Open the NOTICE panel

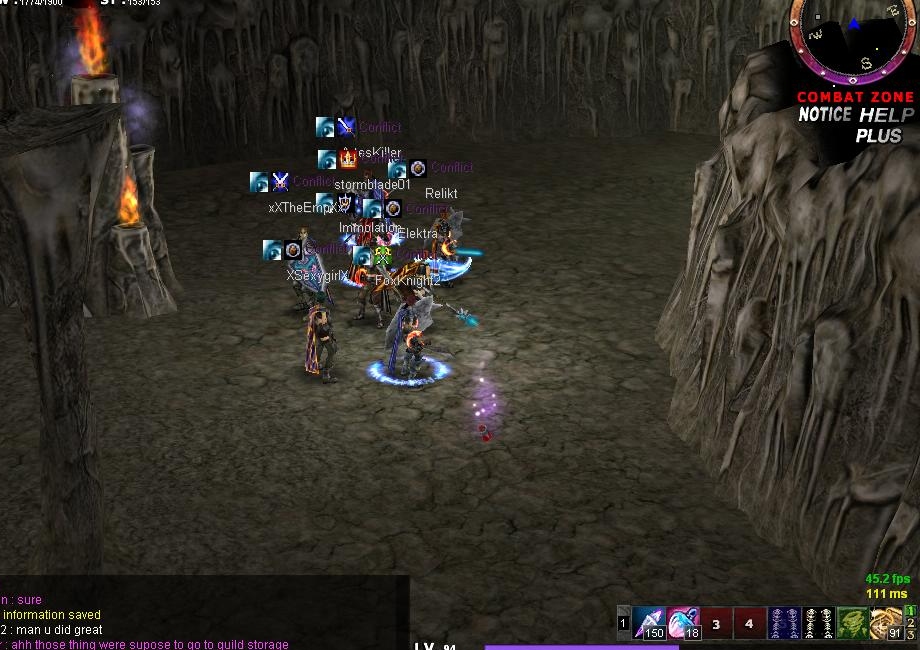coord(825,115)
